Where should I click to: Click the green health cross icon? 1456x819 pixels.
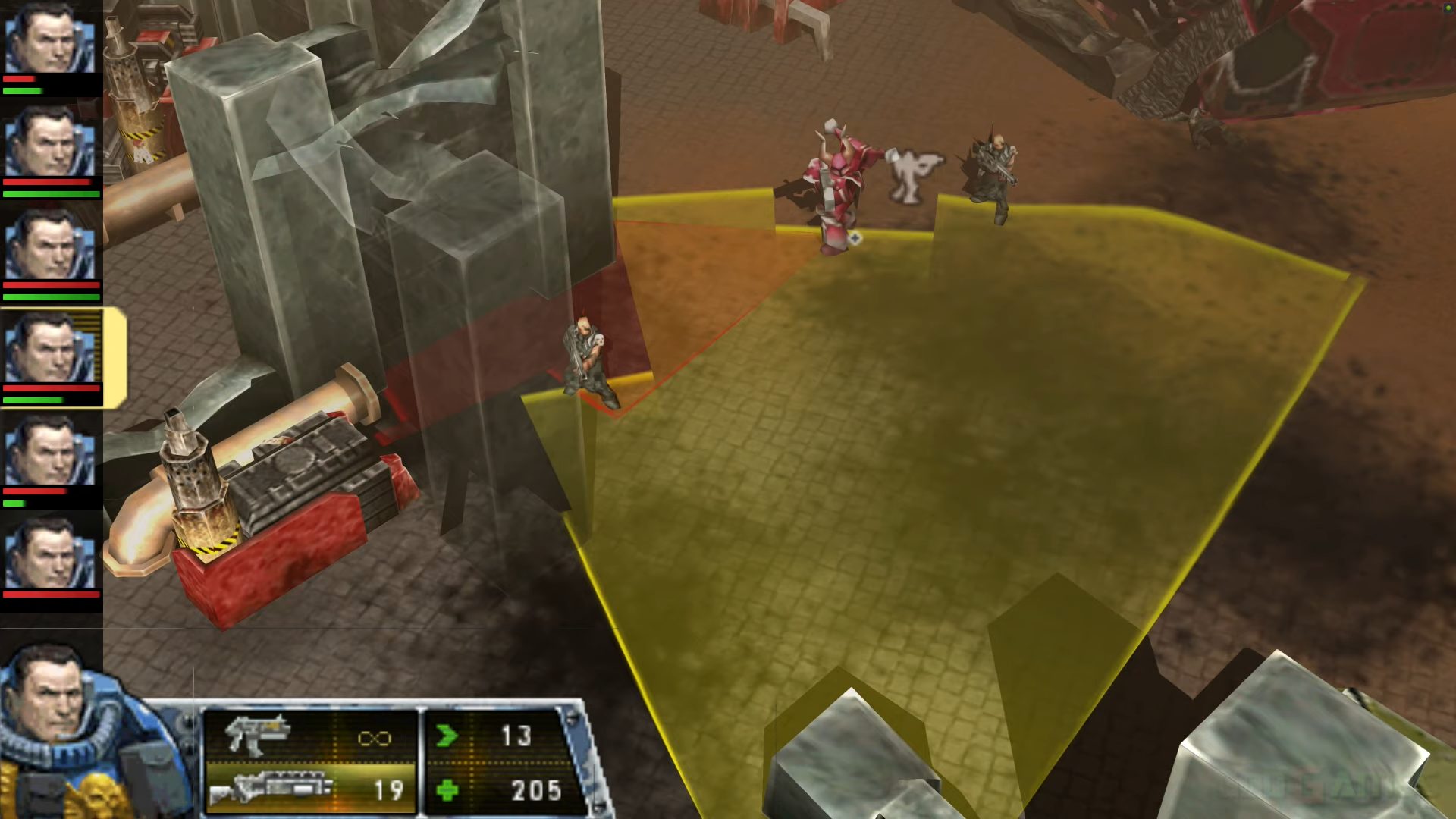coord(449,791)
